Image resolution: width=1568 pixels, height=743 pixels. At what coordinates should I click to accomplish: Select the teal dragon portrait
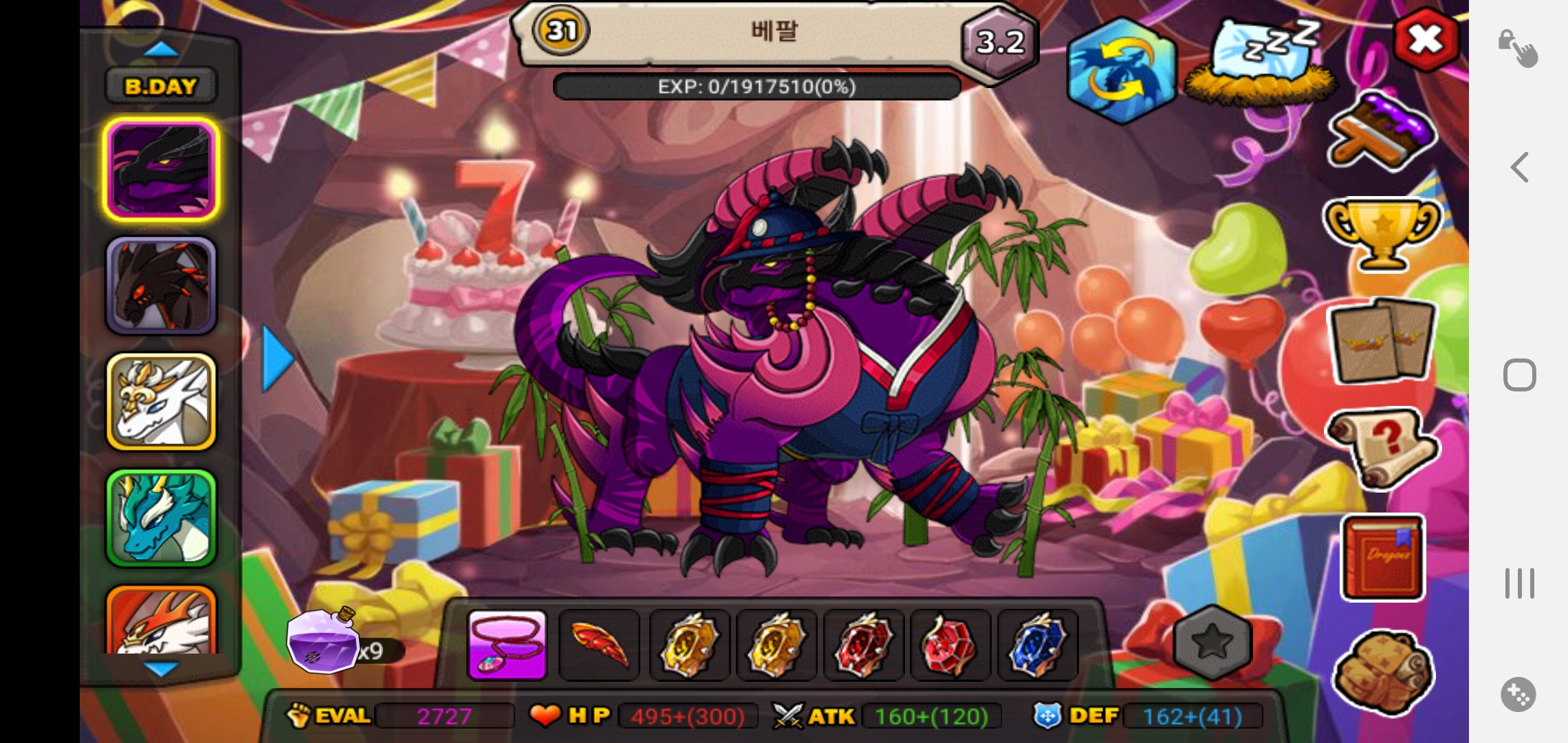point(161,518)
